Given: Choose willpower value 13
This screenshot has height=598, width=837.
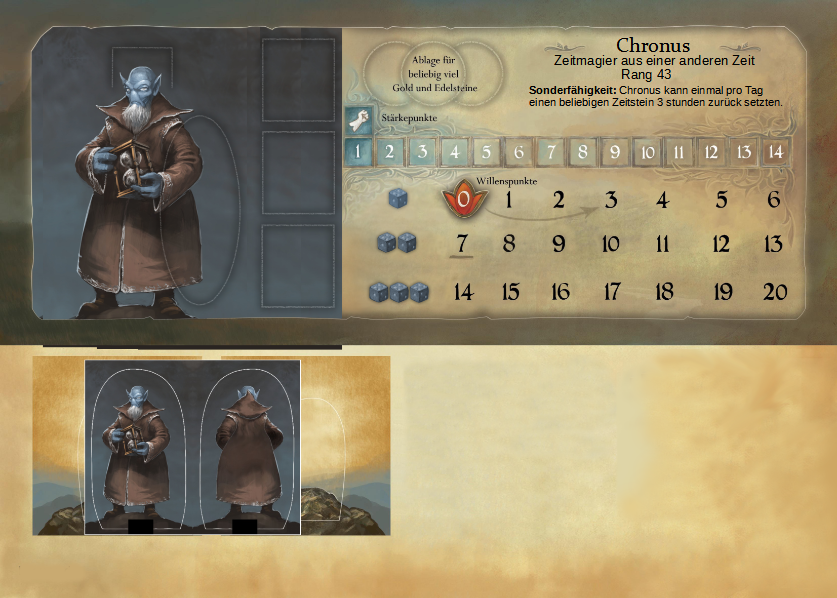Looking at the screenshot, I should (773, 244).
